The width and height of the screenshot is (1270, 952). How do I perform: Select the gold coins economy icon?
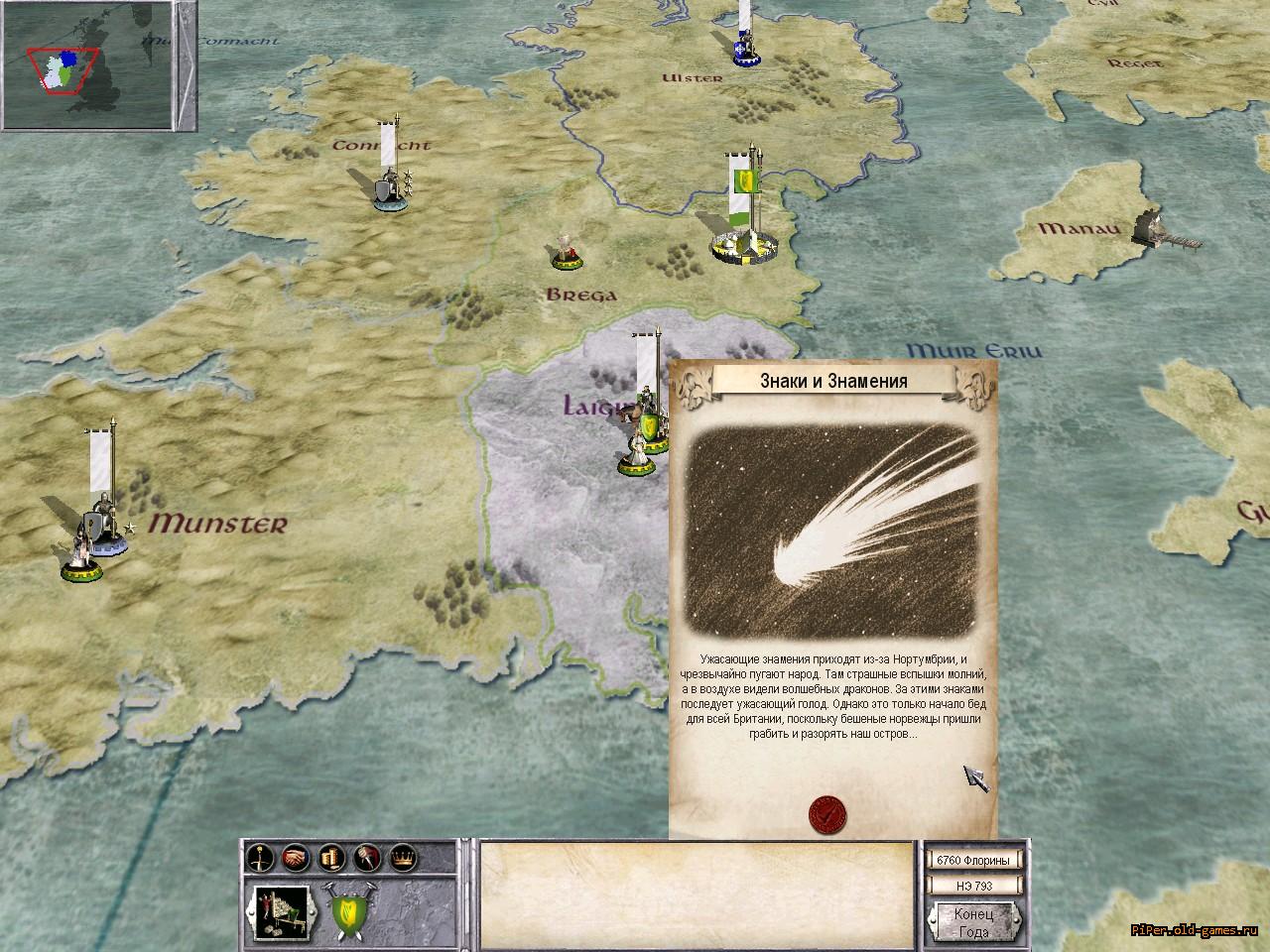click(331, 856)
